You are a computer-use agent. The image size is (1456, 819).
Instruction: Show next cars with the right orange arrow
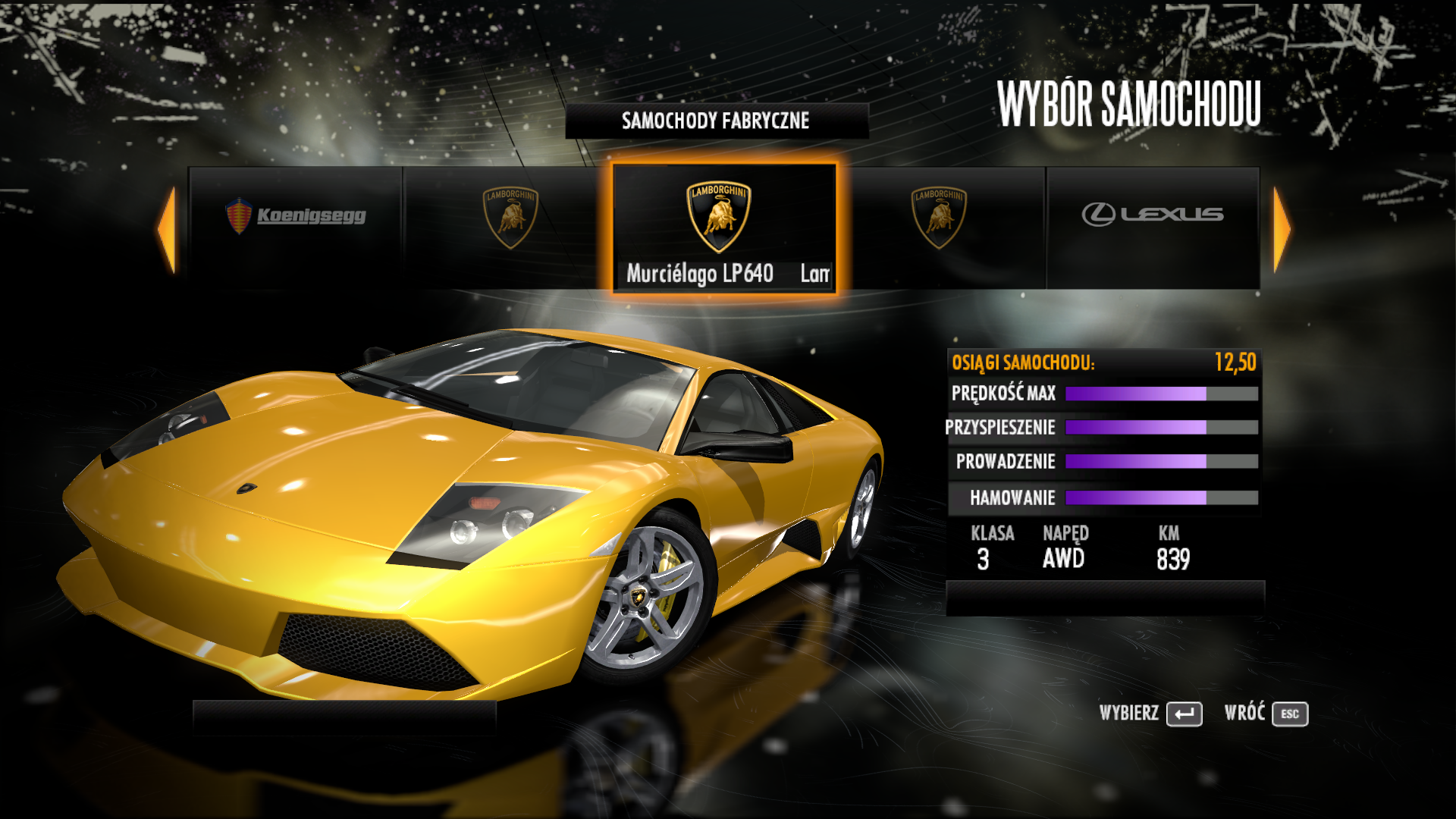[x=1282, y=228]
